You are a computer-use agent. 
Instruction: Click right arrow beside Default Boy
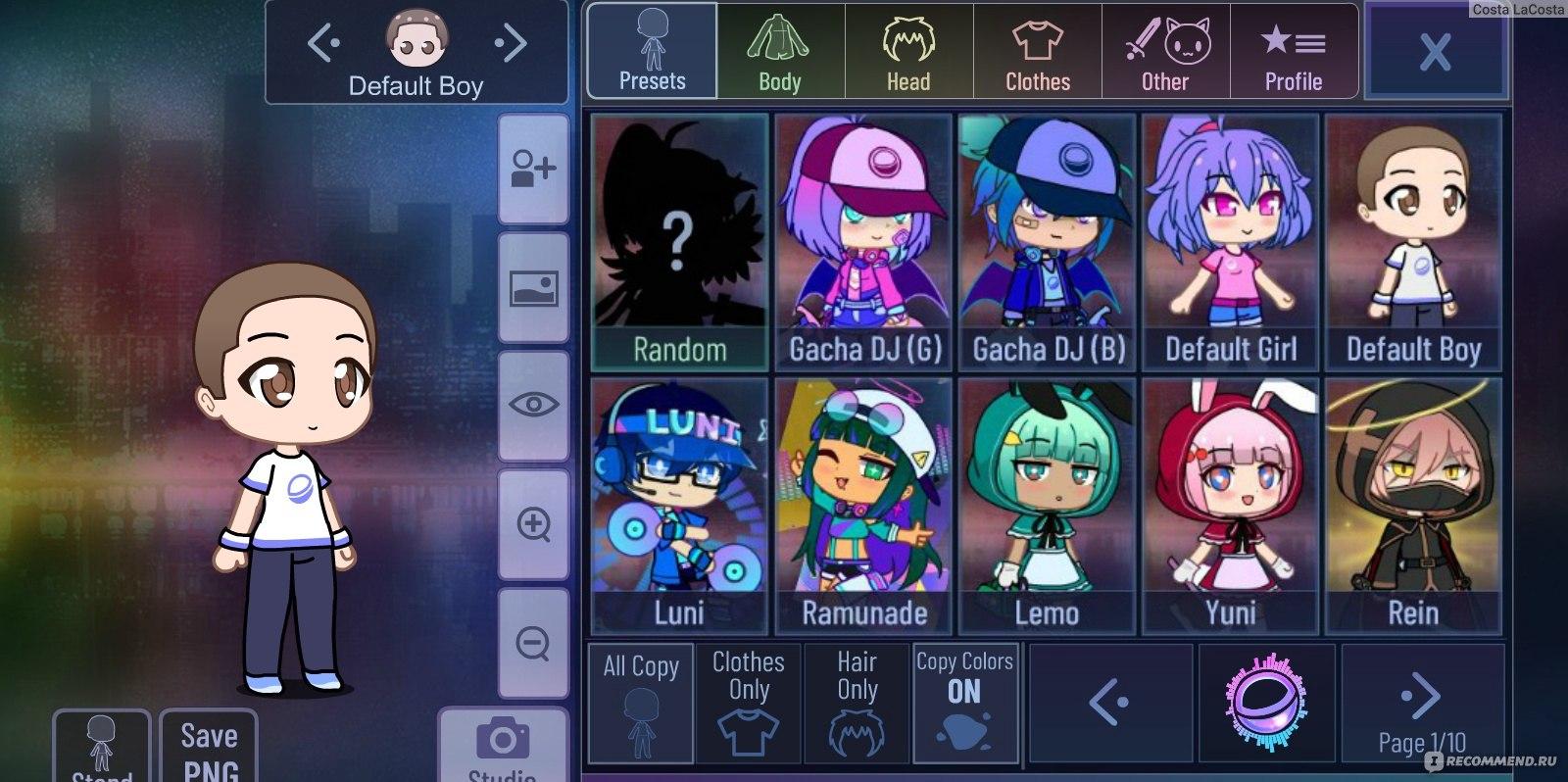point(509,43)
